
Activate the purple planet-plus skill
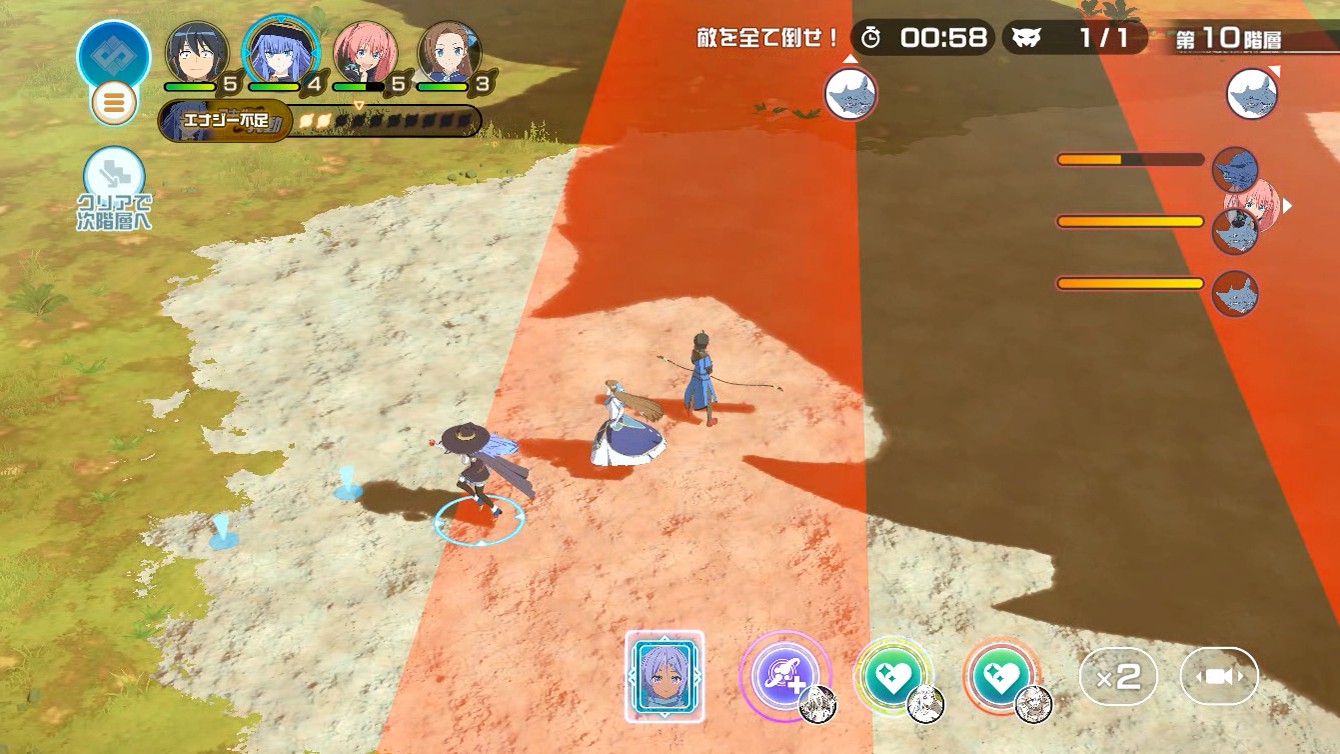pos(784,675)
